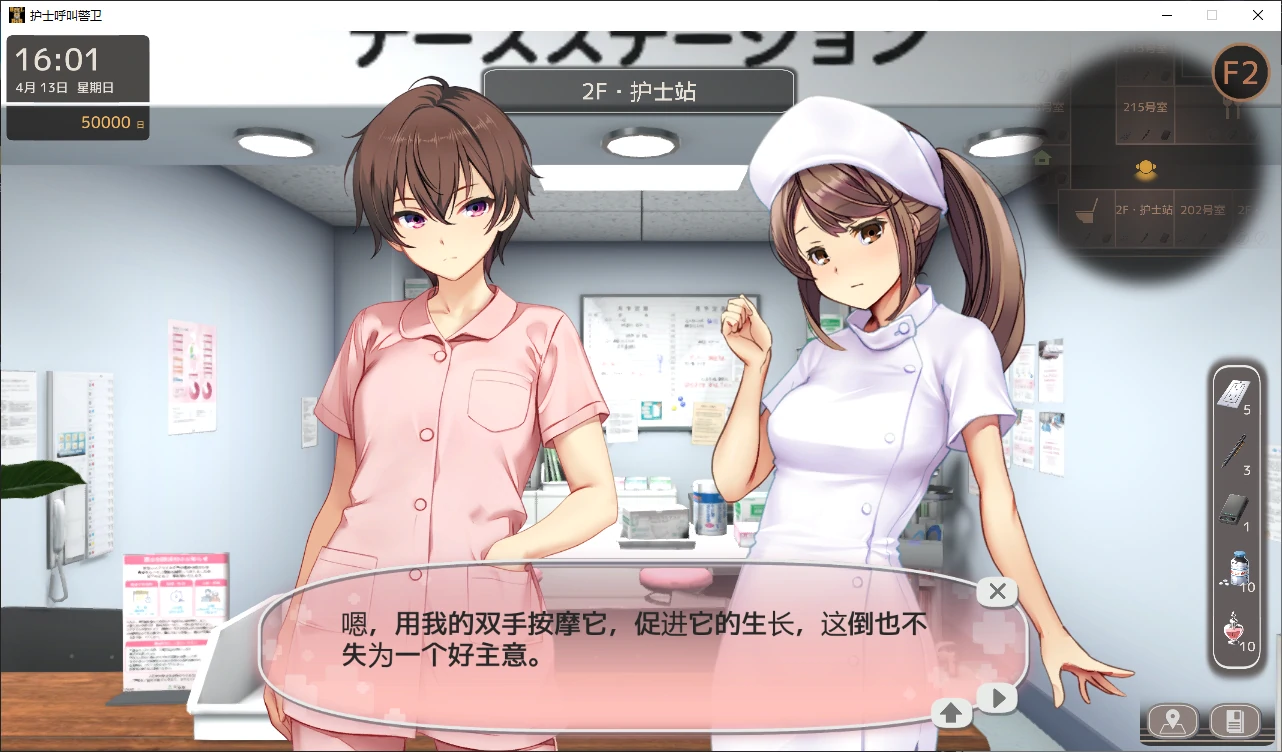Choose the black device item in the inventory
Viewport: 1282px width, 752px height.
[x=1236, y=510]
